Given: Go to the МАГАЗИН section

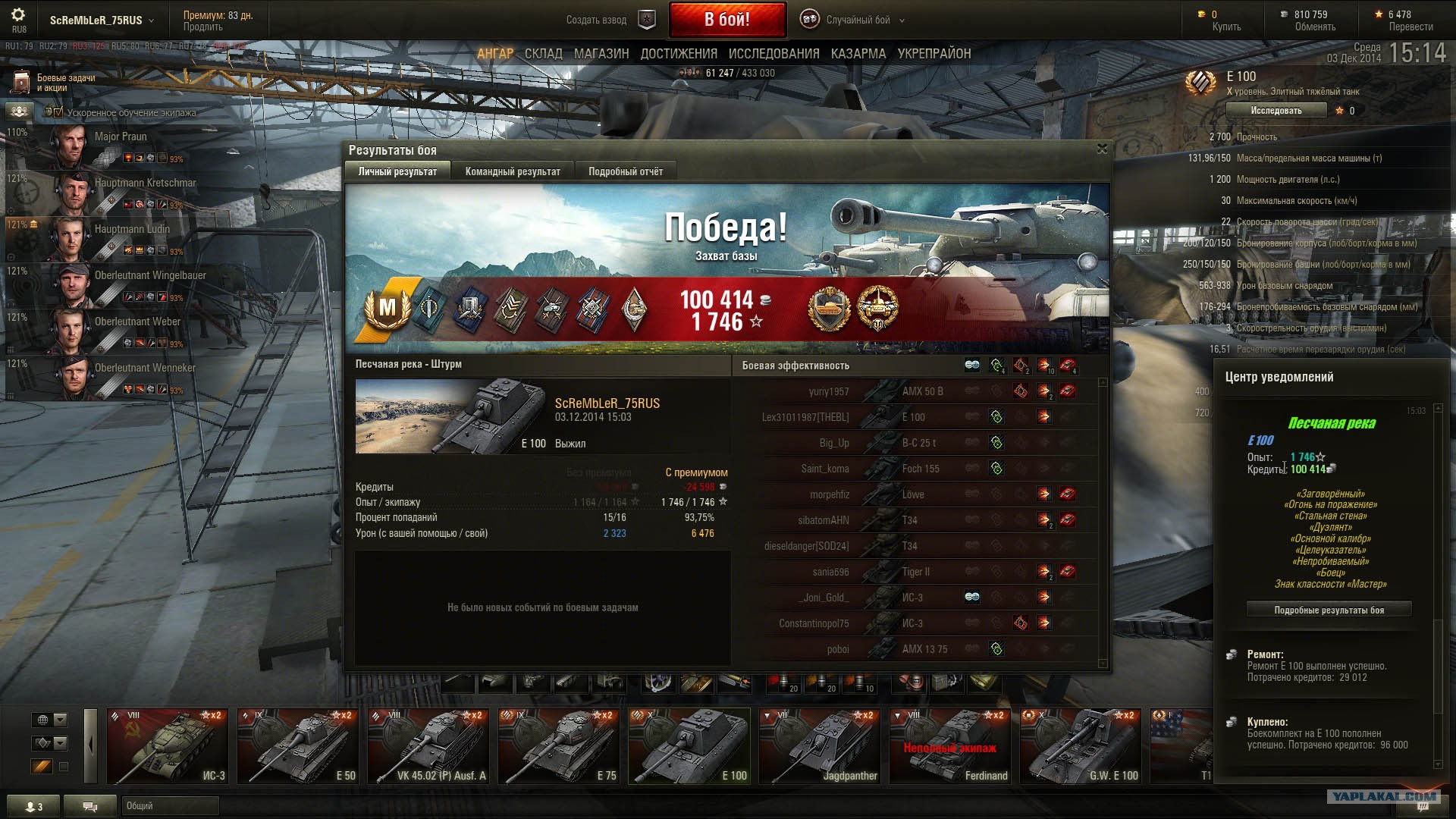Looking at the screenshot, I should point(601,54).
